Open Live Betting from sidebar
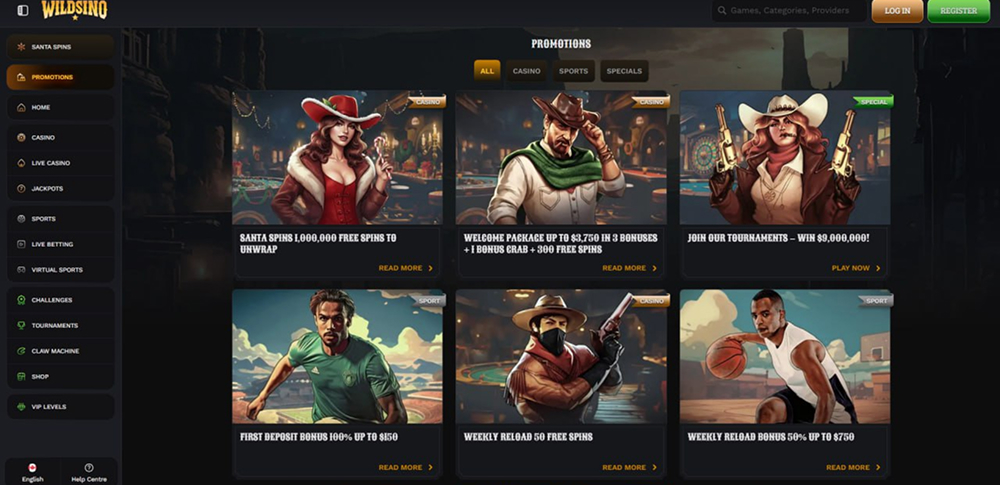The image size is (1000, 485). click(59, 244)
